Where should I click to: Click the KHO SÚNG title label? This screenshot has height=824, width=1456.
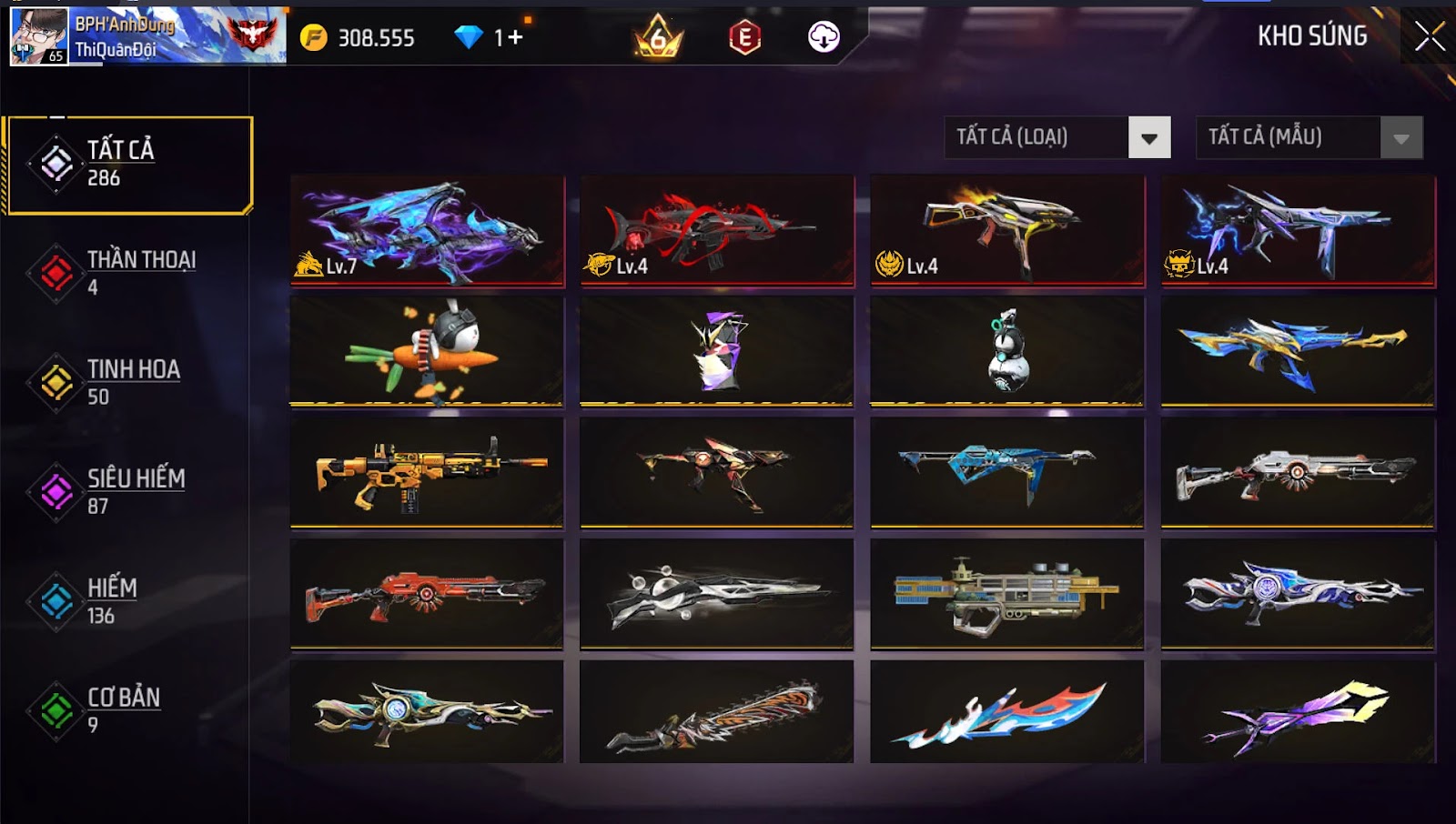pos(1312,37)
